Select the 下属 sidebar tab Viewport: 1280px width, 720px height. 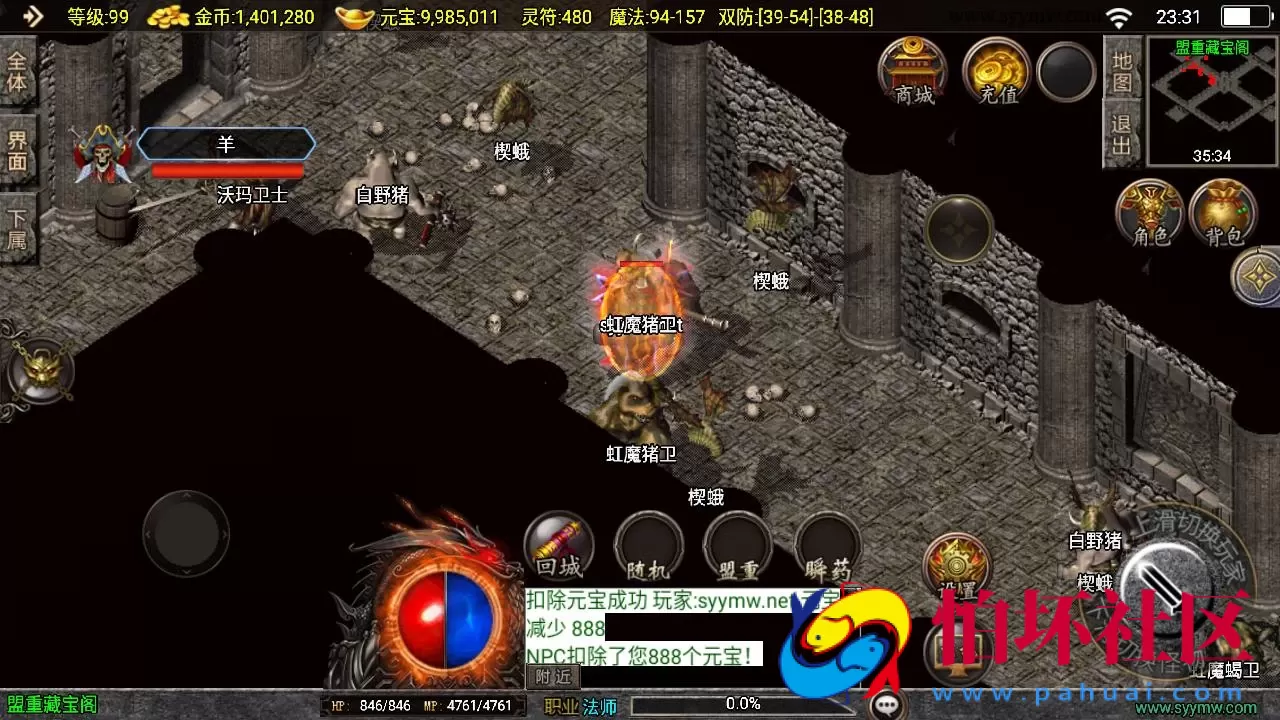[x=17, y=225]
